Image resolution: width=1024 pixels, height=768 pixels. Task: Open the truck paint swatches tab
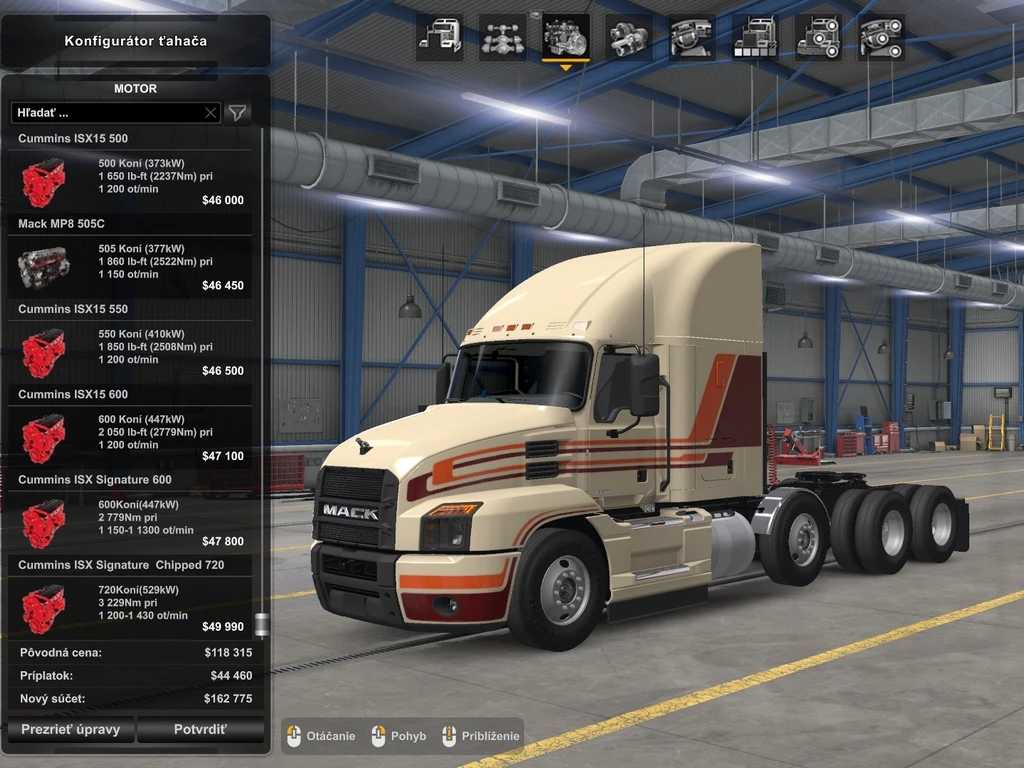755,38
